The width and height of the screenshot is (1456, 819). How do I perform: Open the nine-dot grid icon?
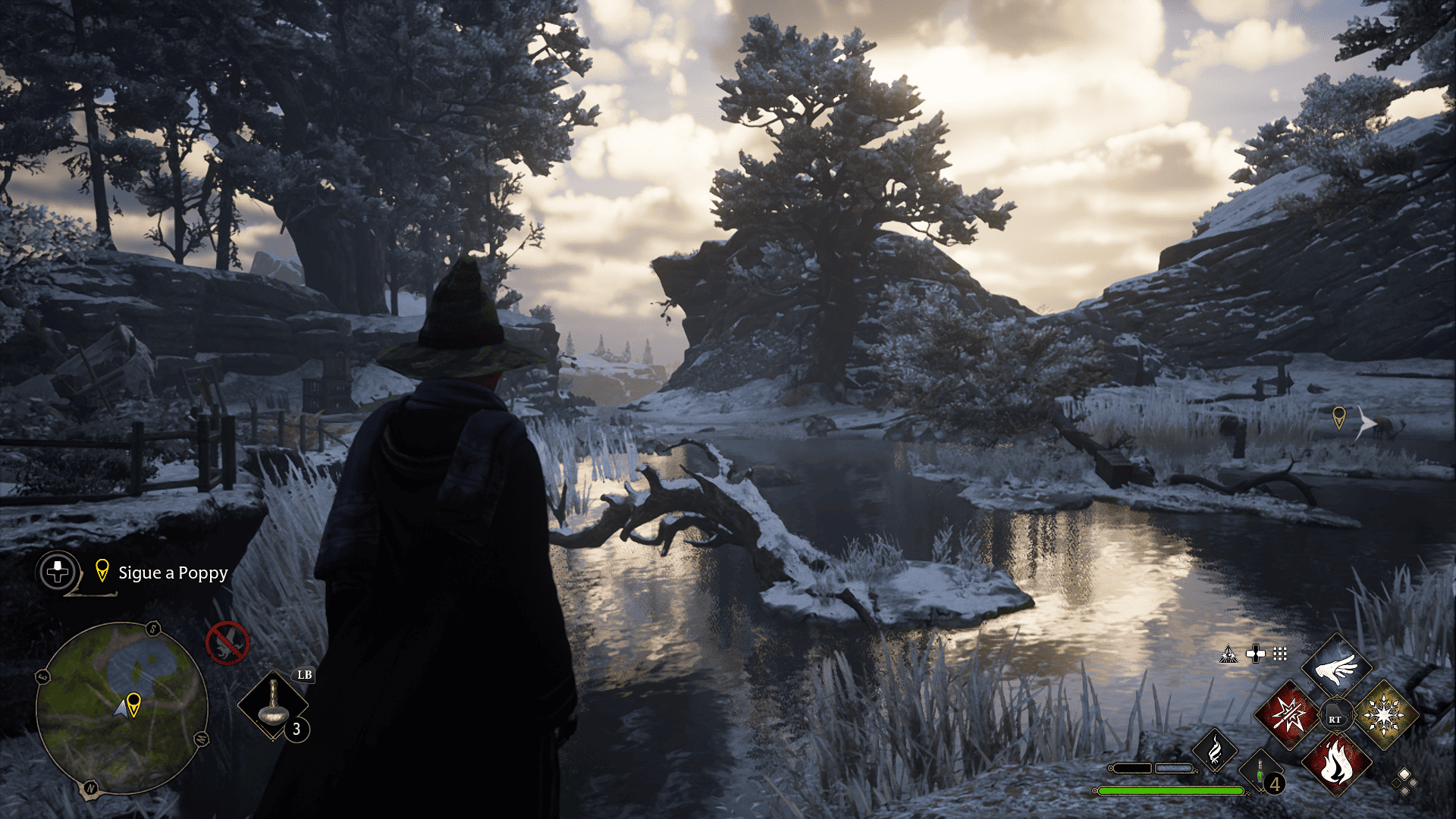(x=1280, y=654)
